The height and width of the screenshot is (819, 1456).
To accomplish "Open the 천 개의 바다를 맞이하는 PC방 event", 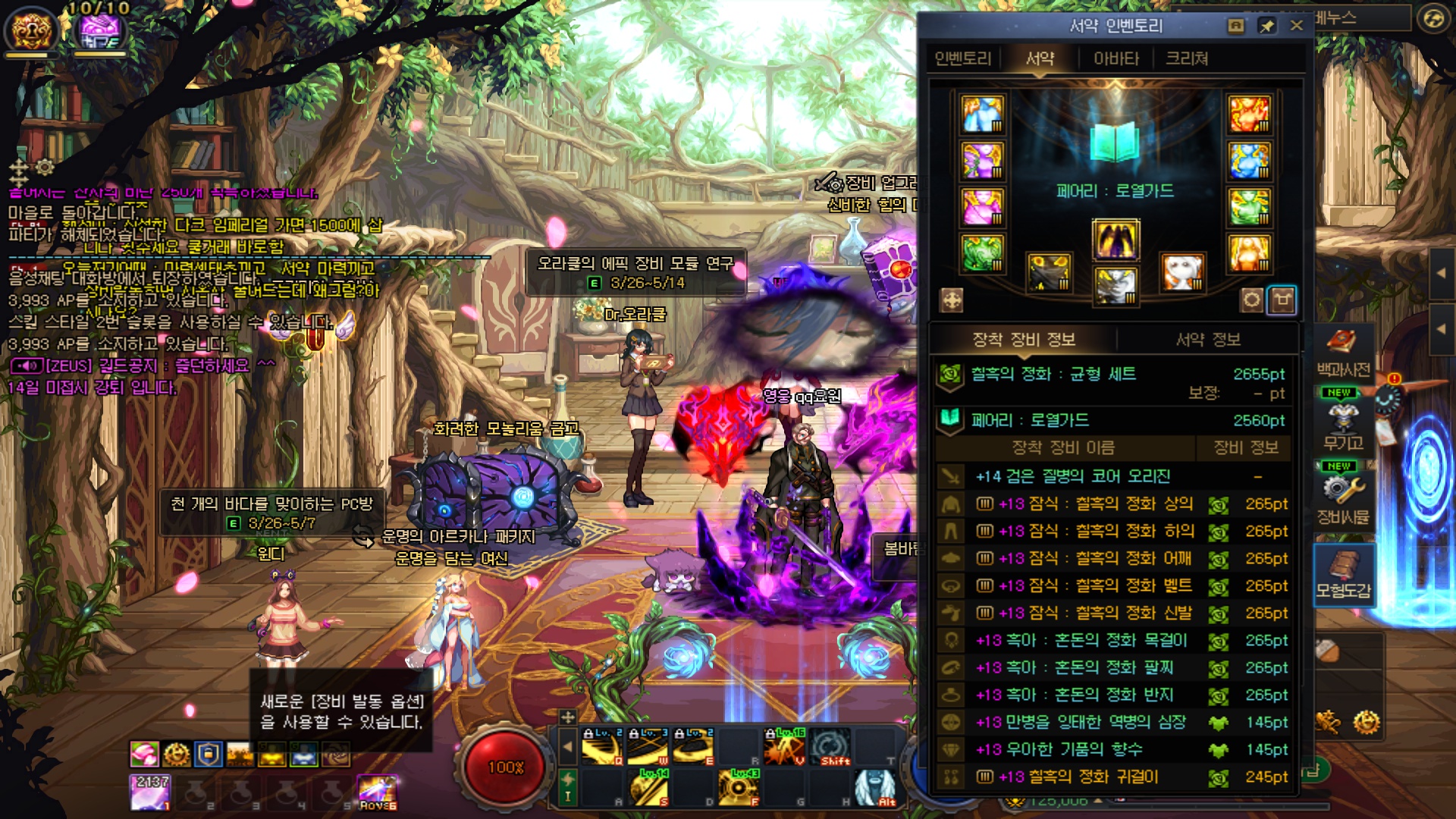I will [x=271, y=513].
